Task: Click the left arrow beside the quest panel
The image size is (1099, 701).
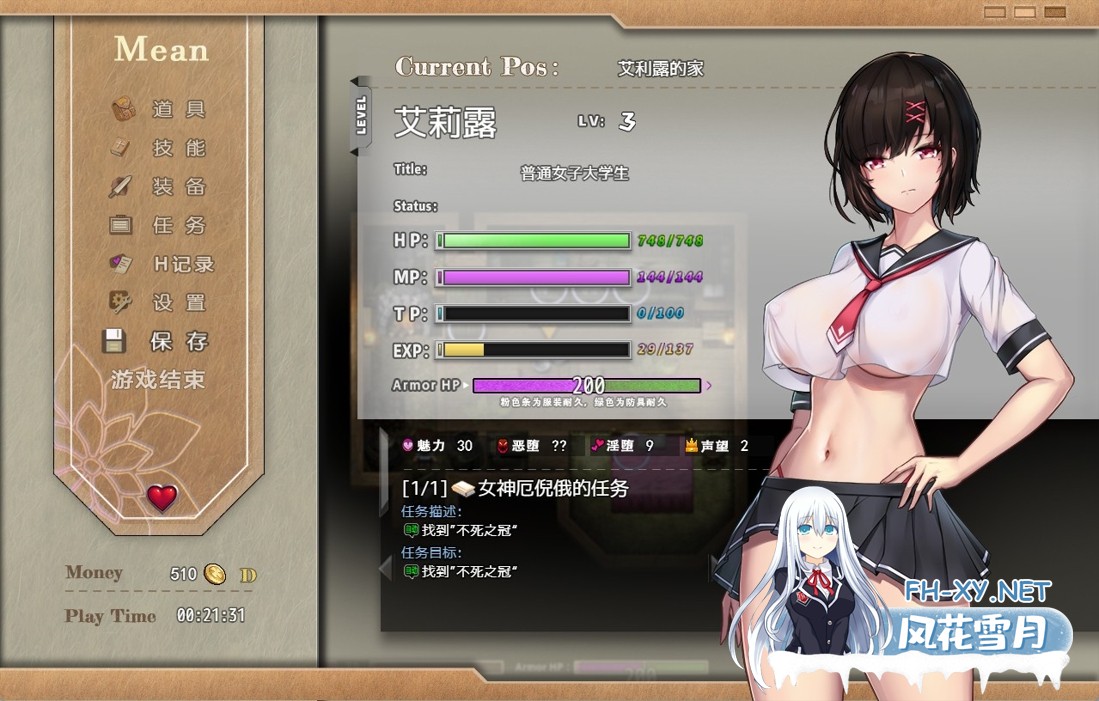Action: click(x=385, y=569)
